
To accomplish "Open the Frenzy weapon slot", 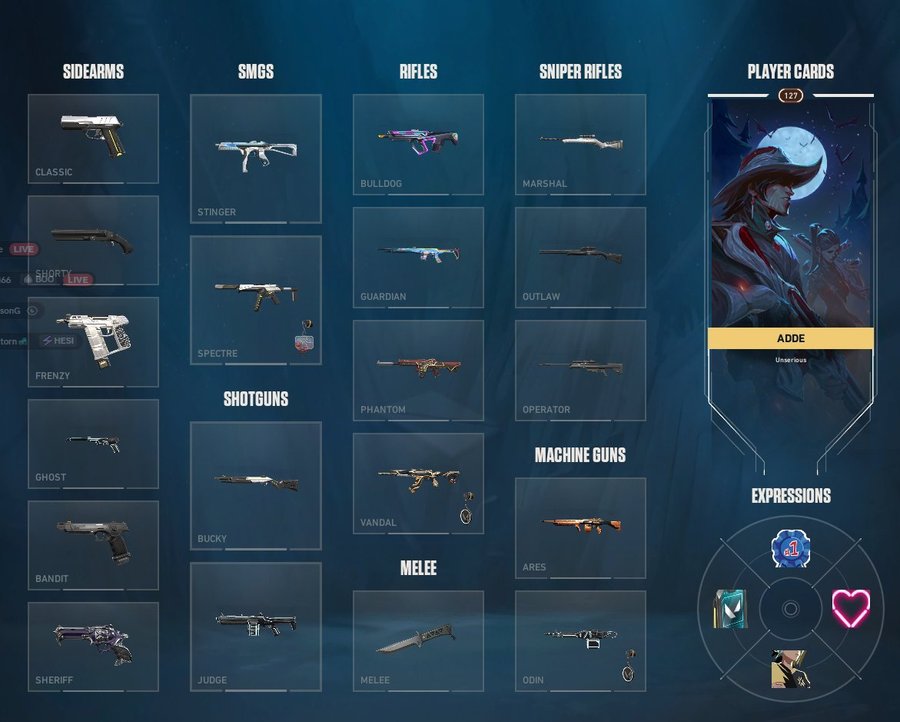I will 93,342.
